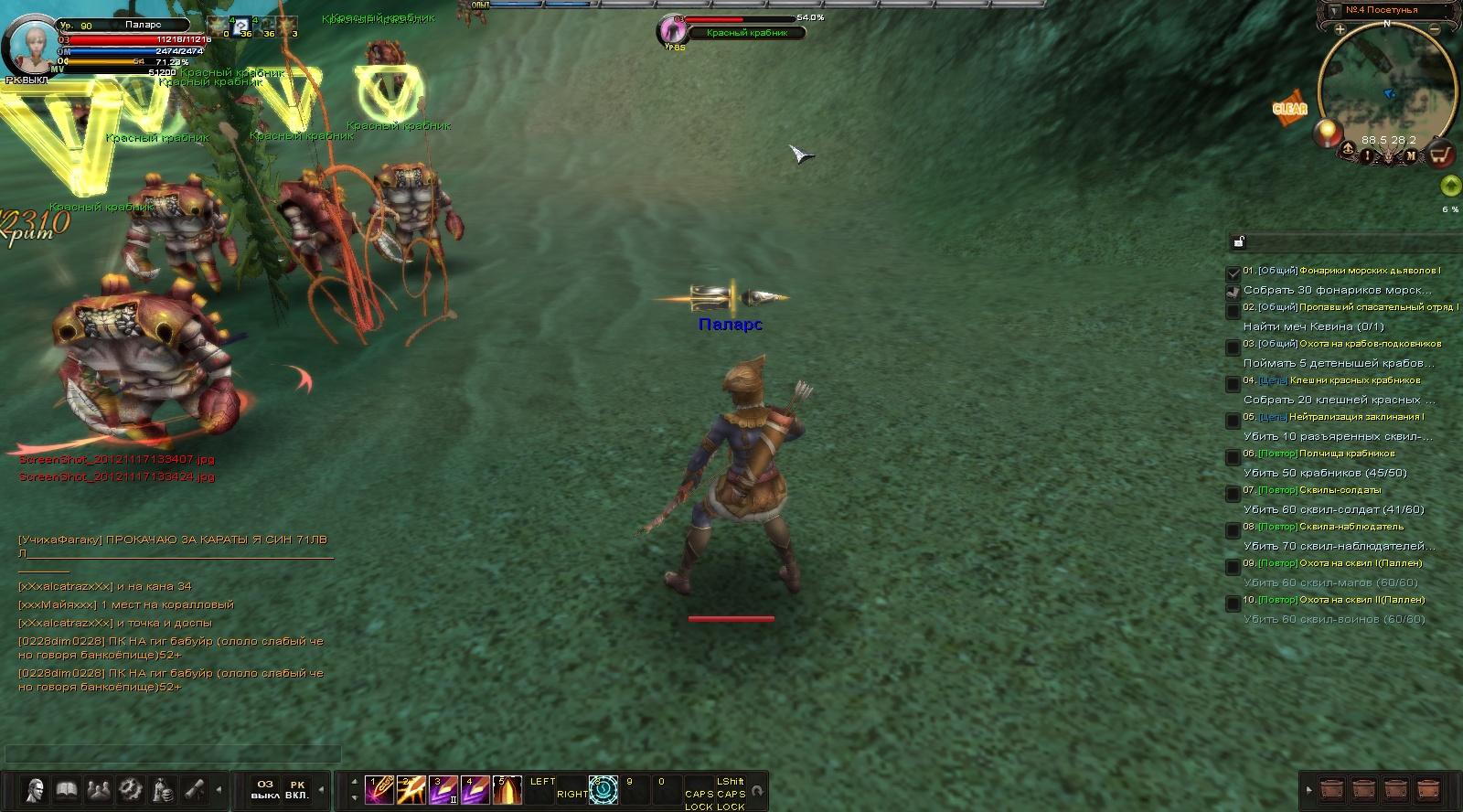Use the golden slash skill in slot 2
The height and width of the screenshot is (812, 1463).
pyautogui.click(x=411, y=789)
